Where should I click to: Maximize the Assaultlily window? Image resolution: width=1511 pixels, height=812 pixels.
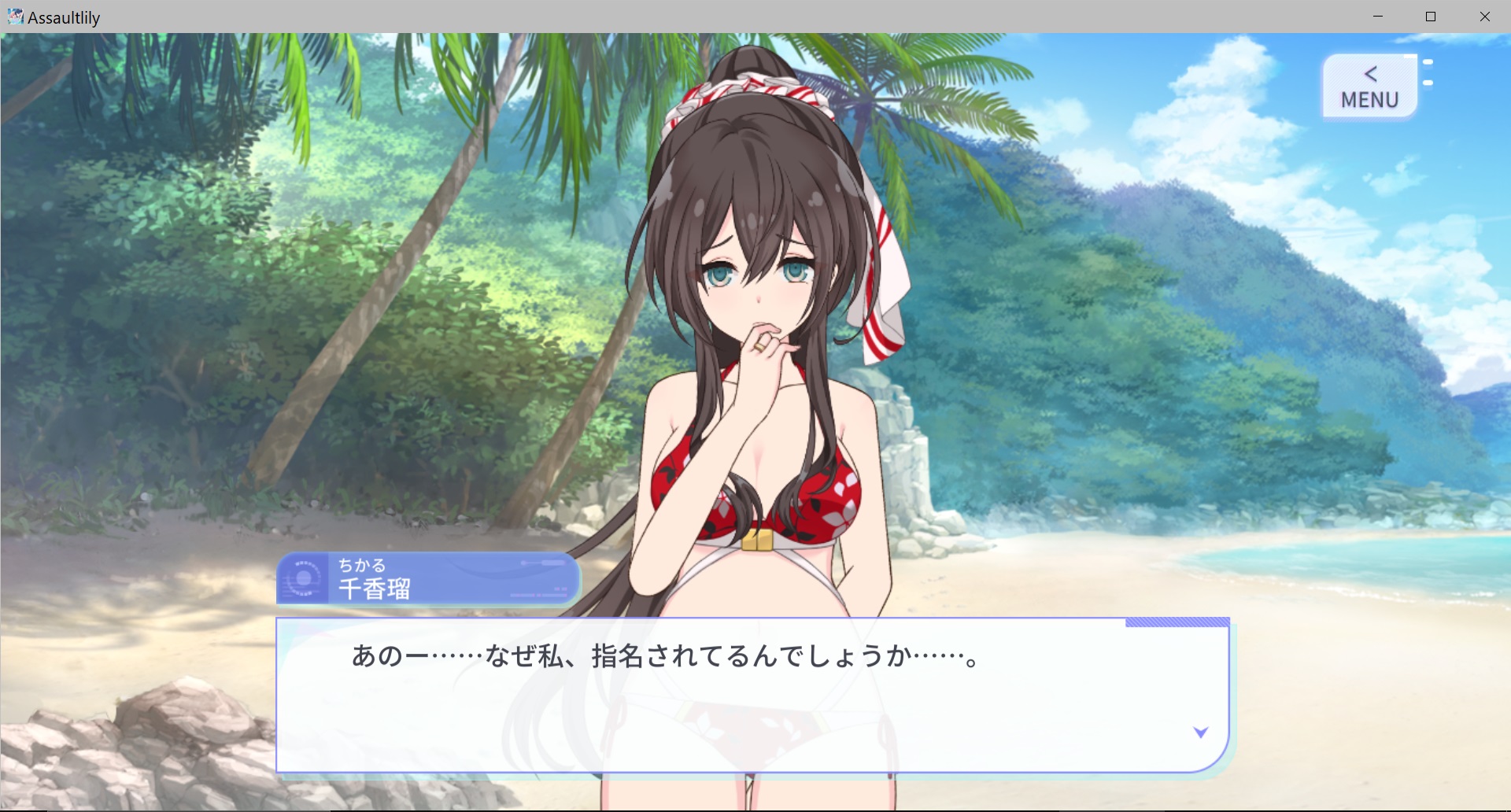click(x=1431, y=17)
